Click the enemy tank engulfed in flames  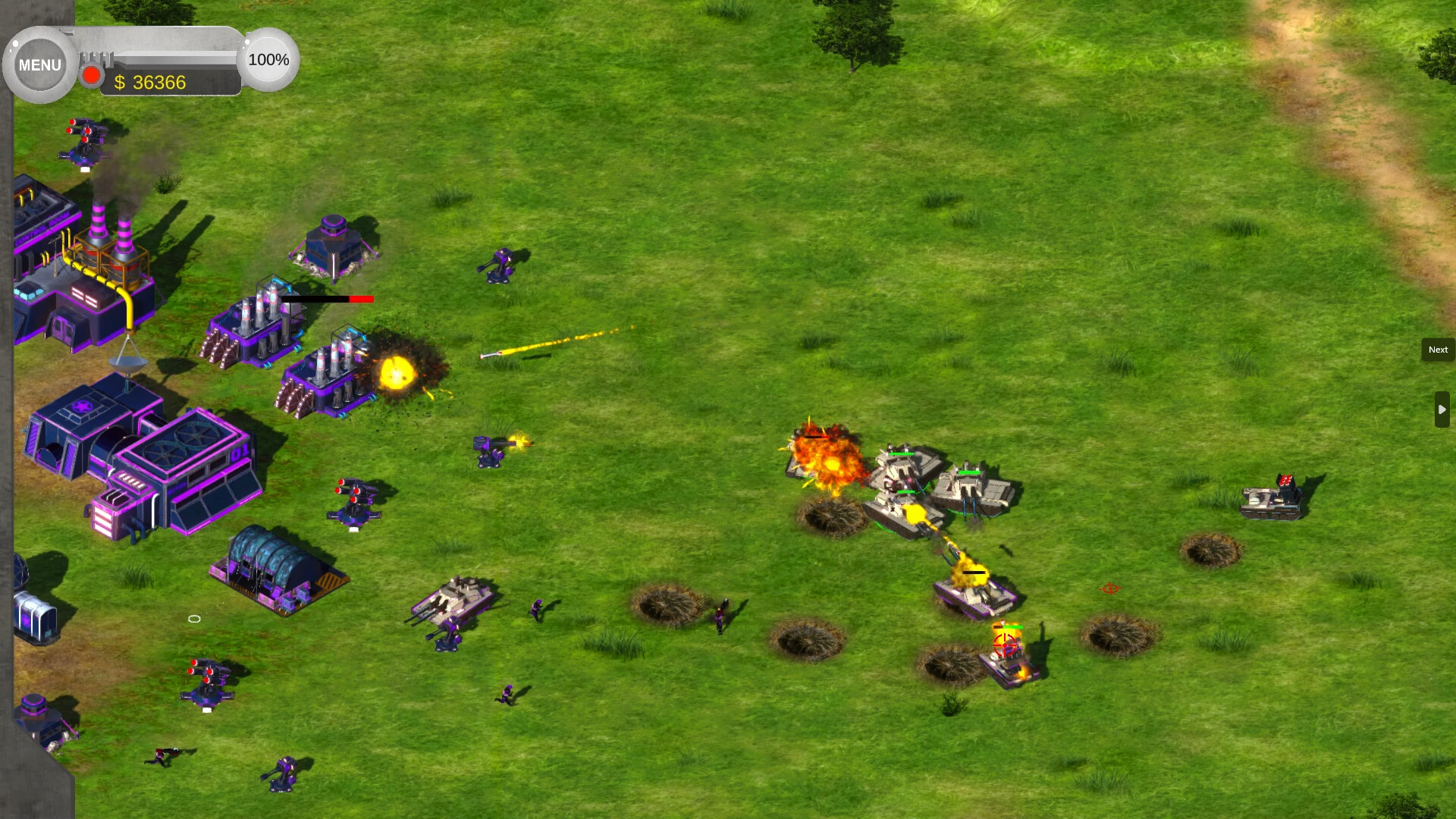click(827, 459)
